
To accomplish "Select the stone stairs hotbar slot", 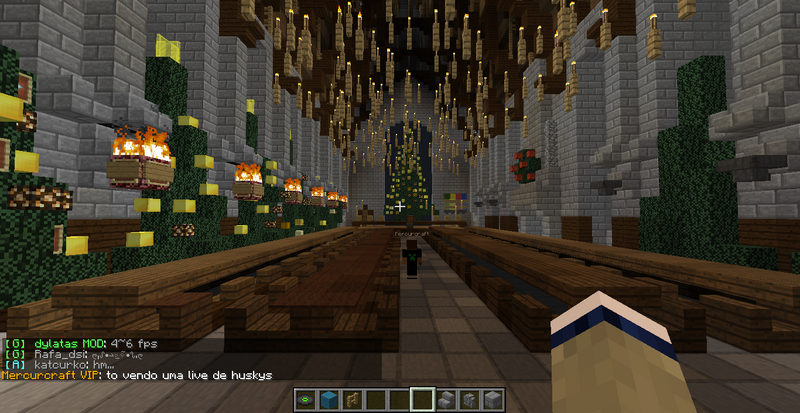I will 445,400.
